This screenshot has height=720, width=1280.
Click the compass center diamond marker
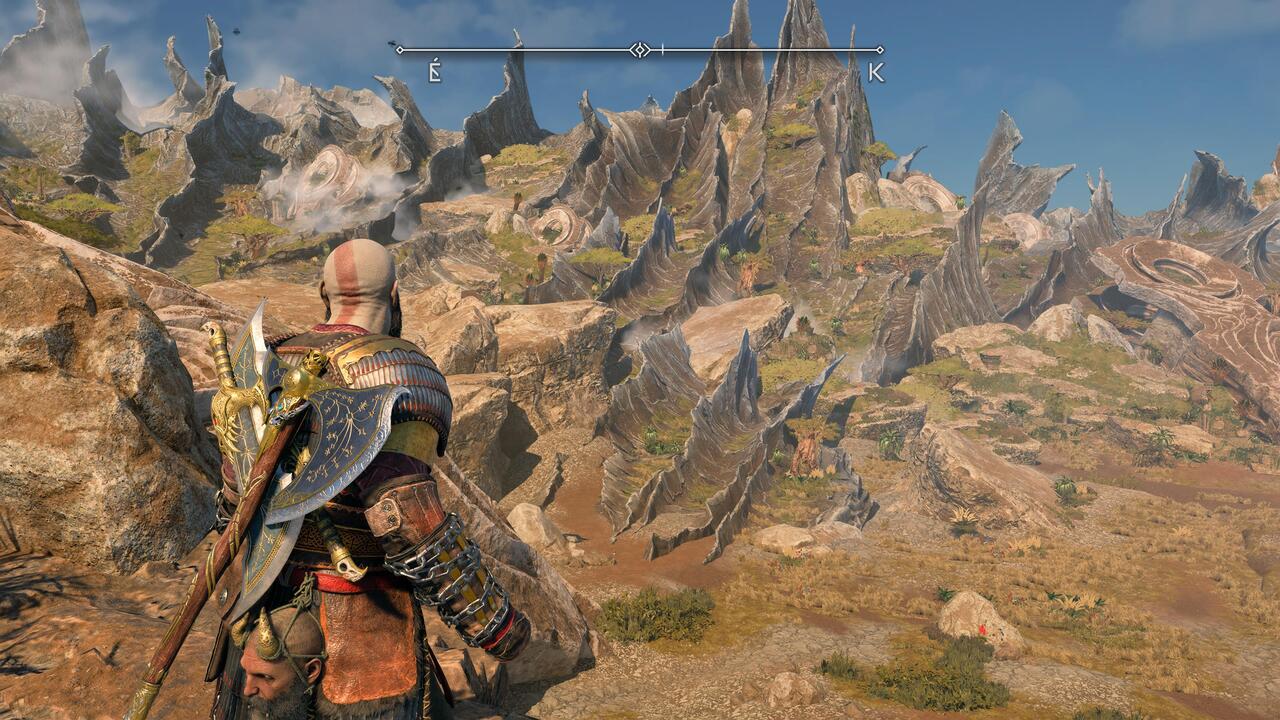coord(640,49)
